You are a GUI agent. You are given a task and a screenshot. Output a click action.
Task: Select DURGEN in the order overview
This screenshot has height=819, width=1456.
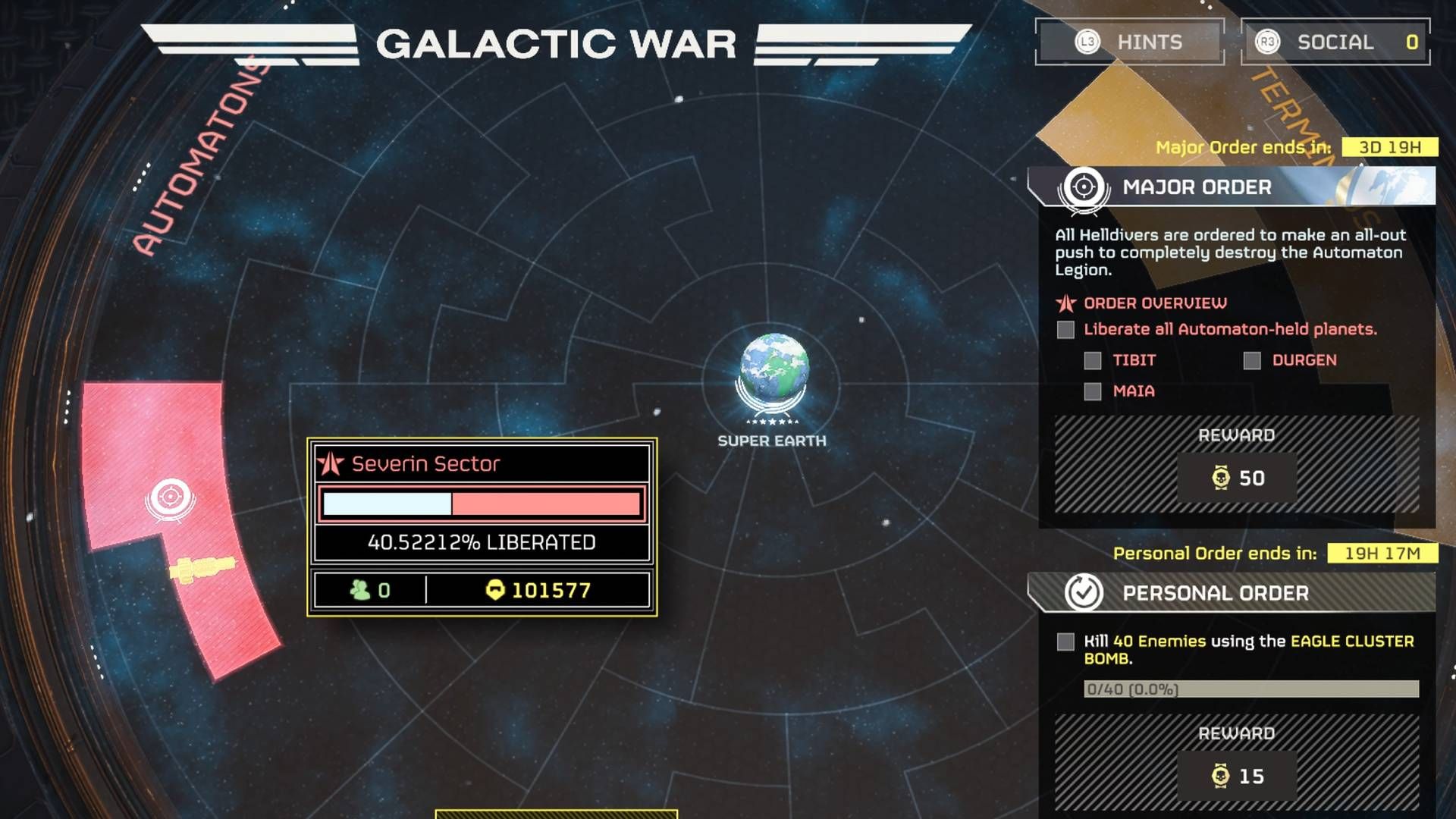[x=1304, y=360]
